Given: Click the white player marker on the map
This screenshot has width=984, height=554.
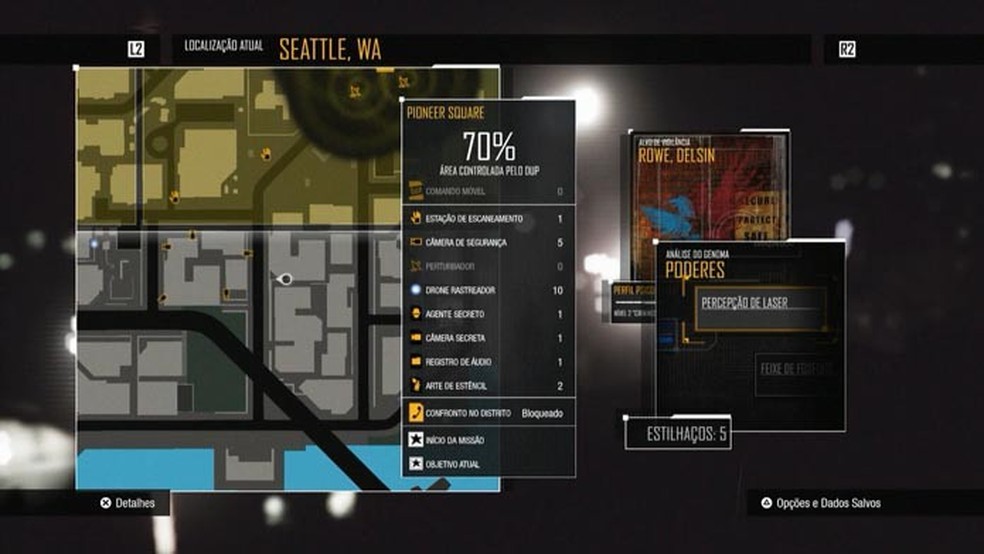Looking at the screenshot, I should pyautogui.click(x=285, y=279).
